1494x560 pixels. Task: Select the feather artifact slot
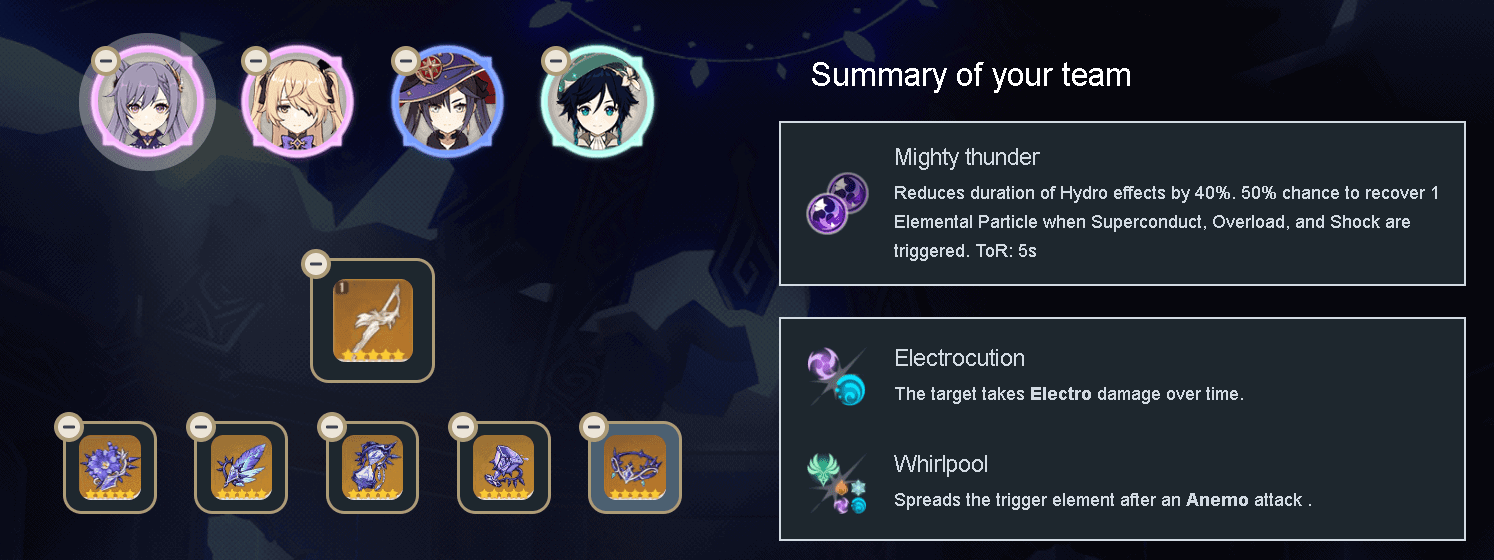(x=241, y=468)
